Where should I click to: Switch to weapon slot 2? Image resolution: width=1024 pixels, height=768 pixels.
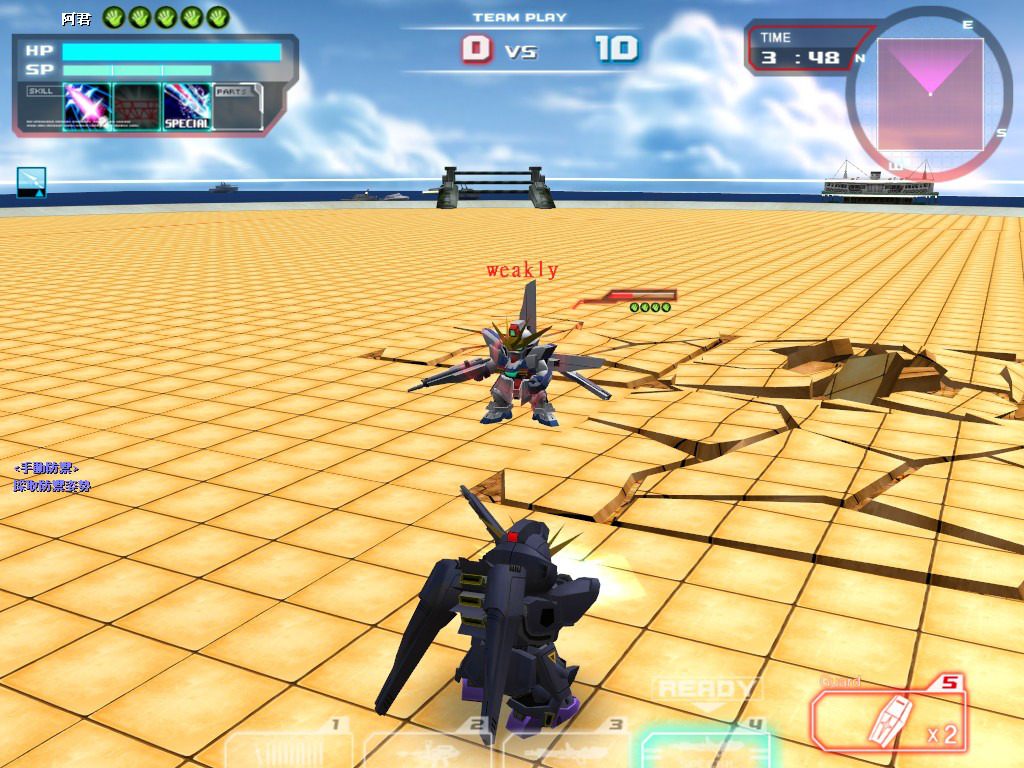pyautogui.click(x=430, y=748)
